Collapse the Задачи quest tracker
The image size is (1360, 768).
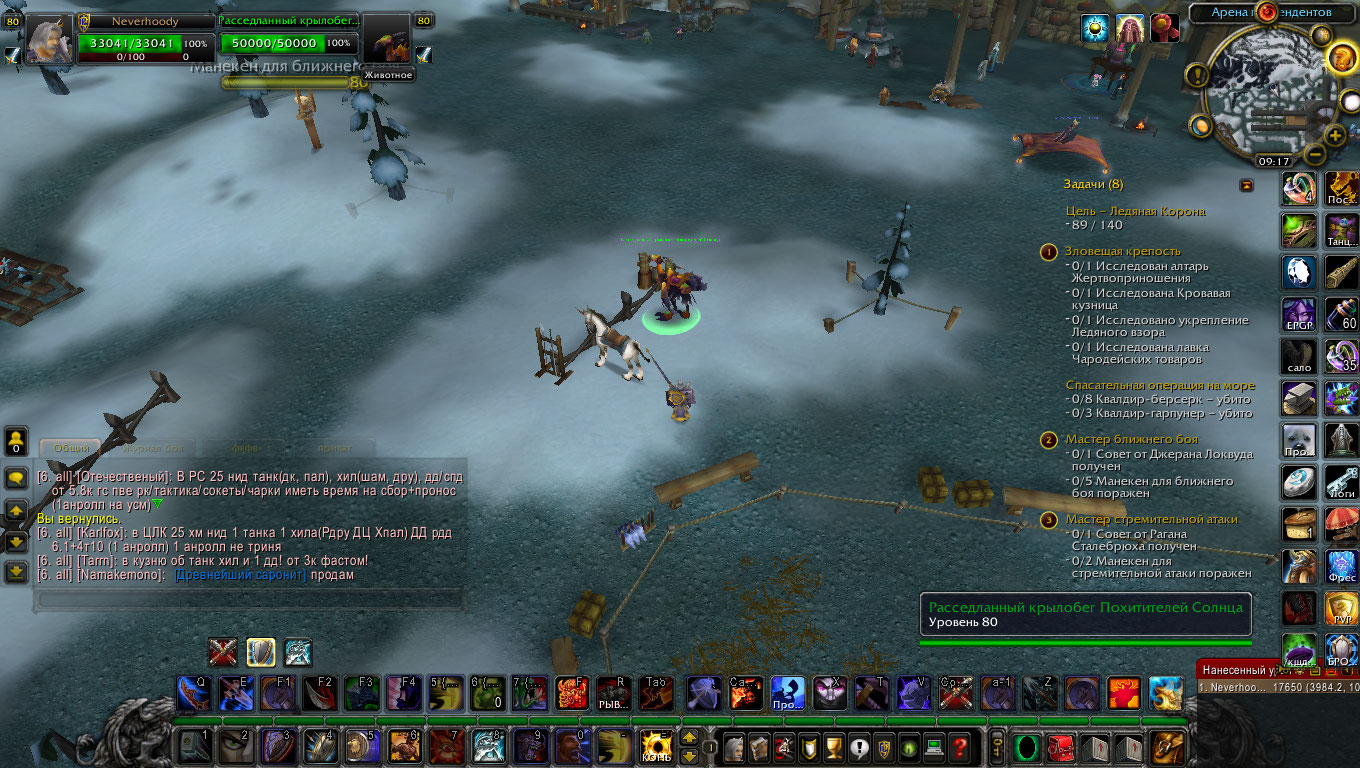point(1246,185)
